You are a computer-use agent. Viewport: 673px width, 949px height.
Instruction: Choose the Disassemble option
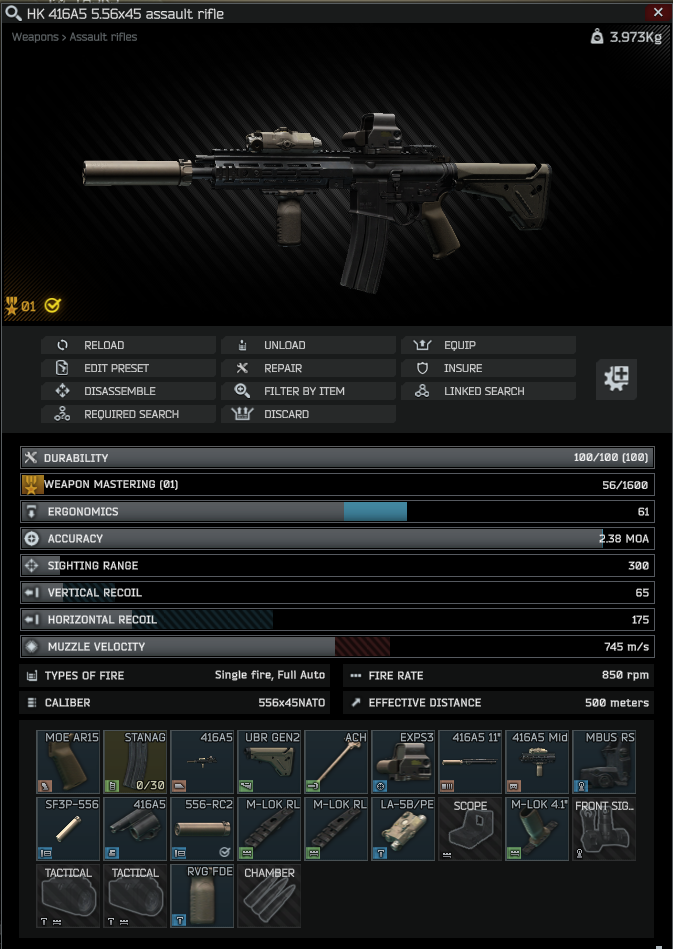click(128, 391)
